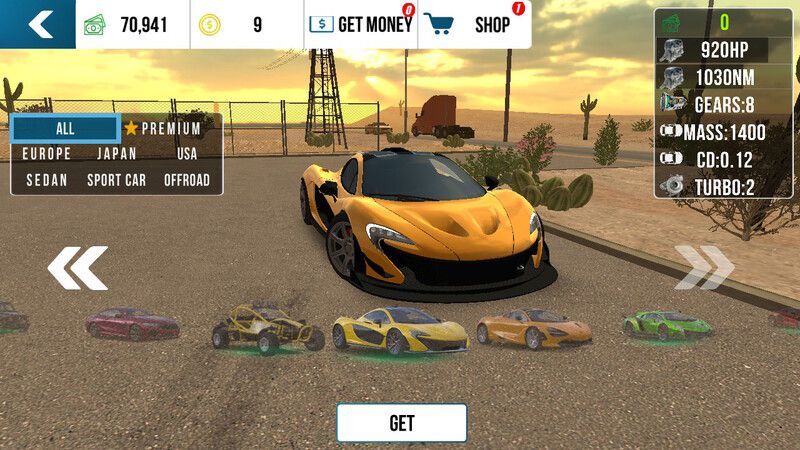Switch to the Sport Car category
The height and width of the screenshot is (450, 800).
tap(117, 180)
